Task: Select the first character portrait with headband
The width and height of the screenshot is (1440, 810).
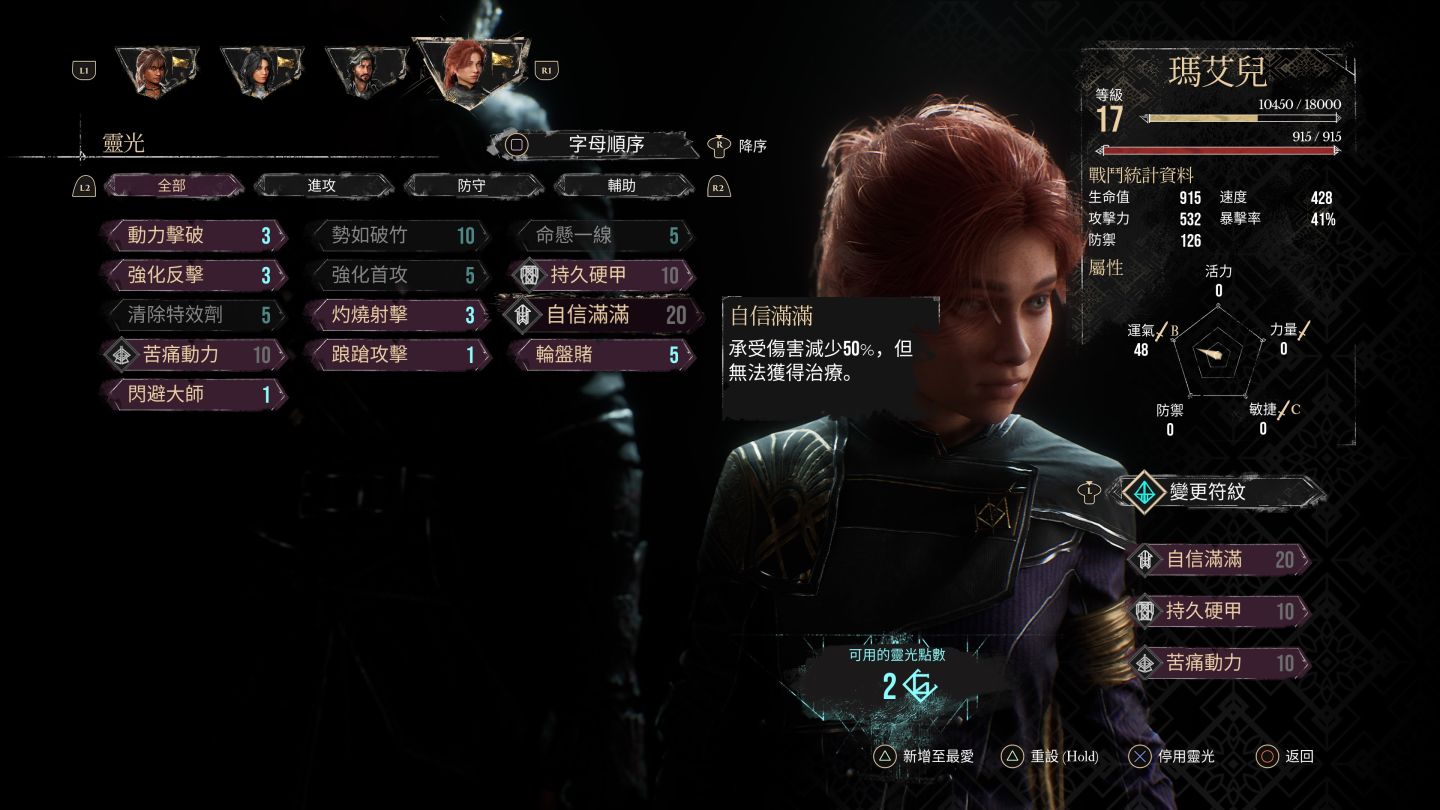Action: (155, 71)
